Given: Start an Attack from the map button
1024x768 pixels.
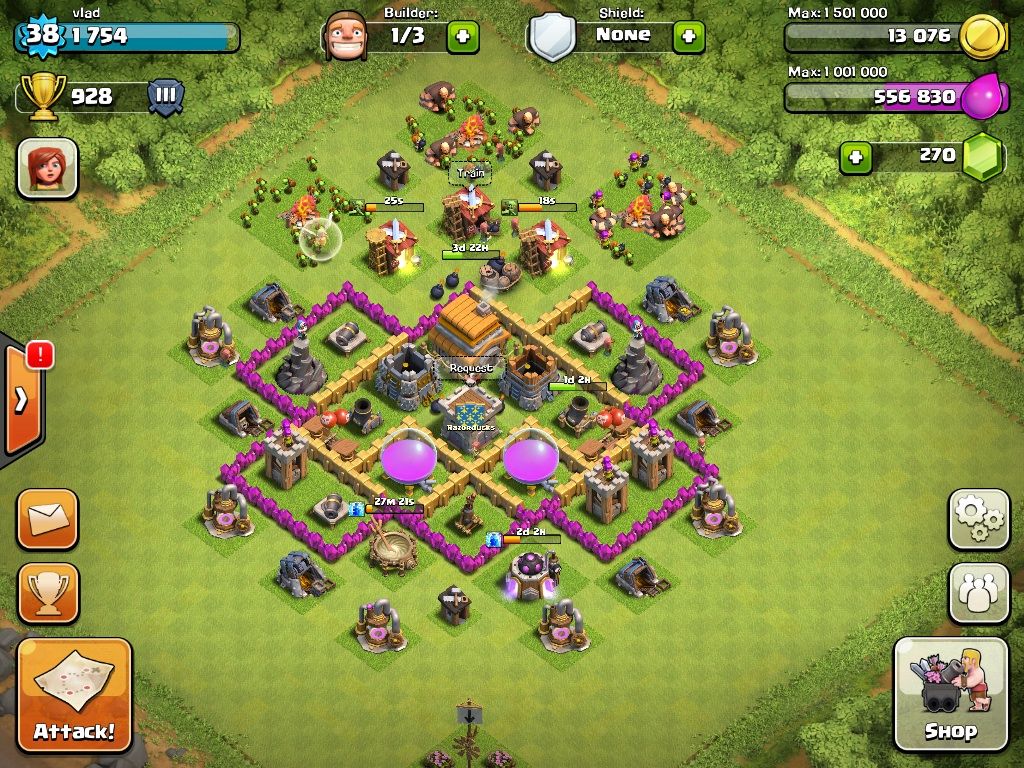Looking at the screenshot, I should (74, 694).
